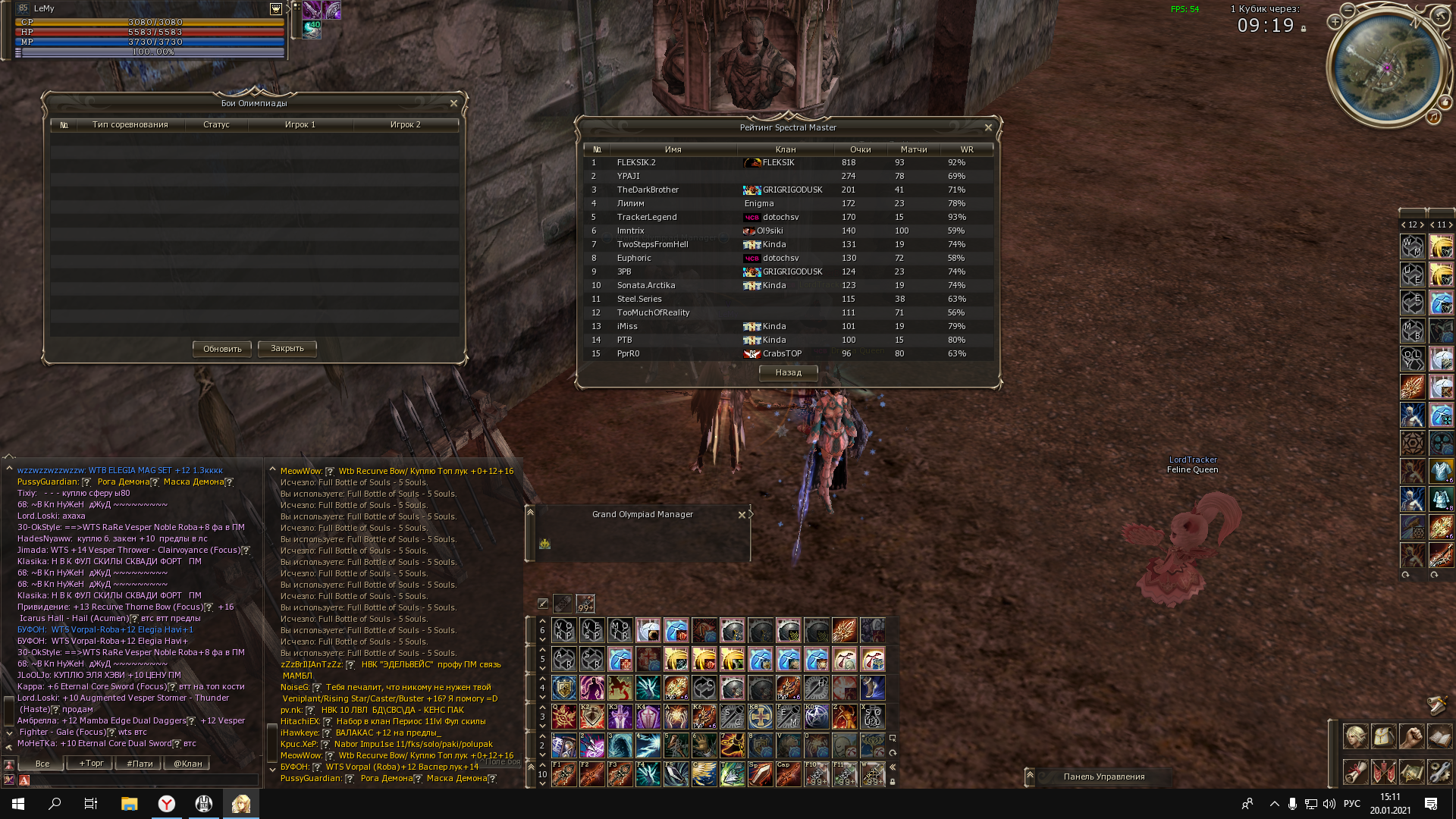Open the #Пати chat tab
This screenshot has height=819, width=1456.
click(x=140, y=764)
